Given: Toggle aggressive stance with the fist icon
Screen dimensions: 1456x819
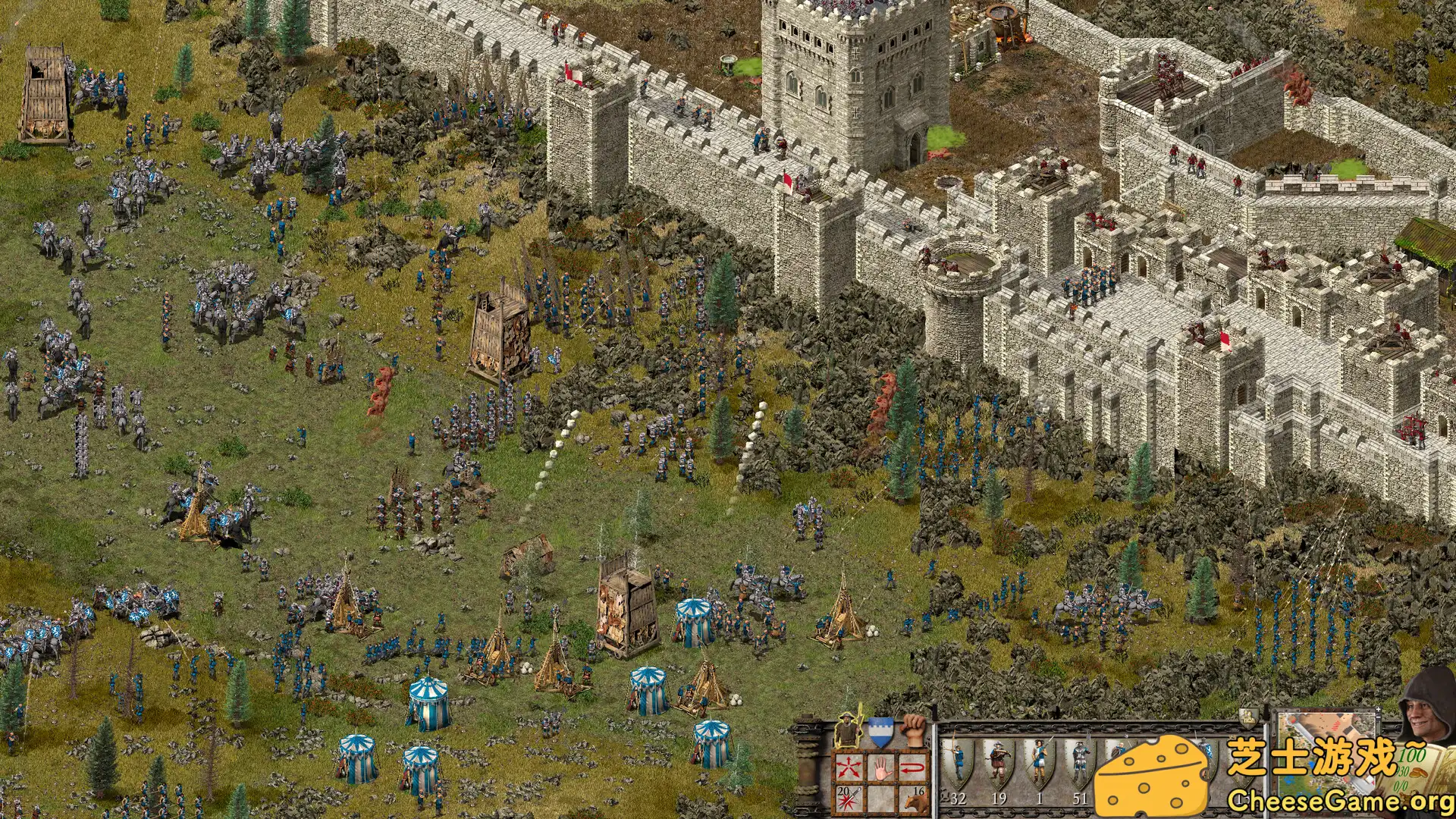Looking at the screenshot, I should point(912,730).
